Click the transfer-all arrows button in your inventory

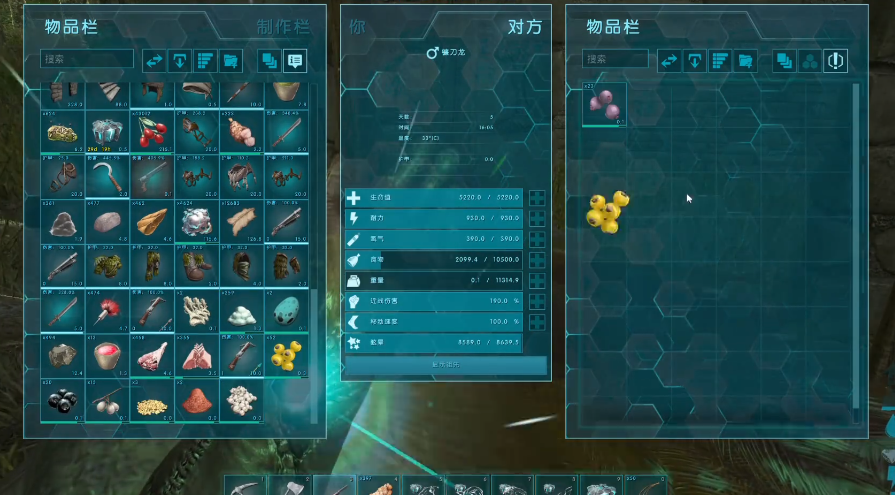(x=154, y=61)
